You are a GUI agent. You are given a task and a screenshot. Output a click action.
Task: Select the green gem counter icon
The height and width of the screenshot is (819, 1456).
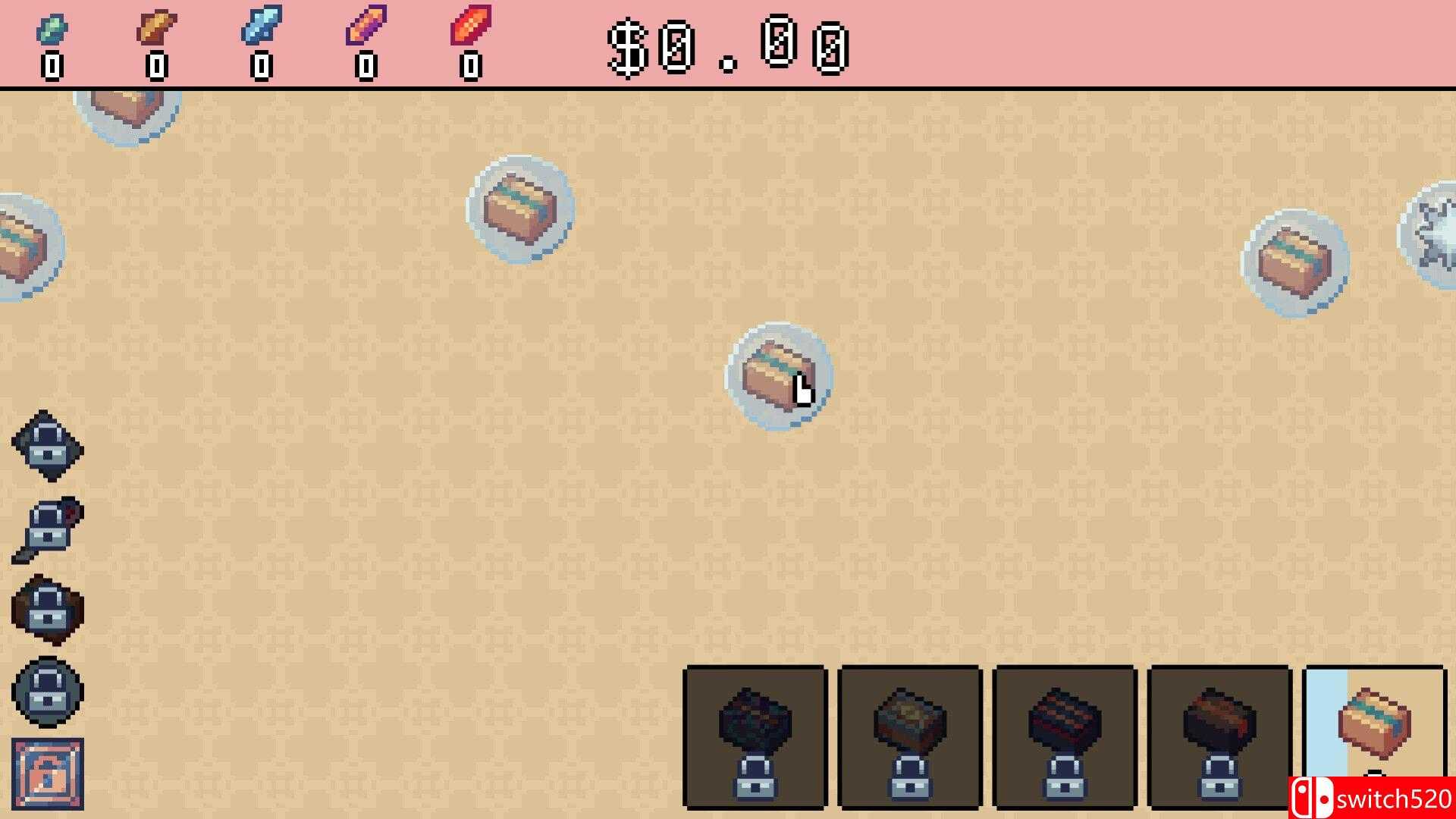tap(53, 29)
